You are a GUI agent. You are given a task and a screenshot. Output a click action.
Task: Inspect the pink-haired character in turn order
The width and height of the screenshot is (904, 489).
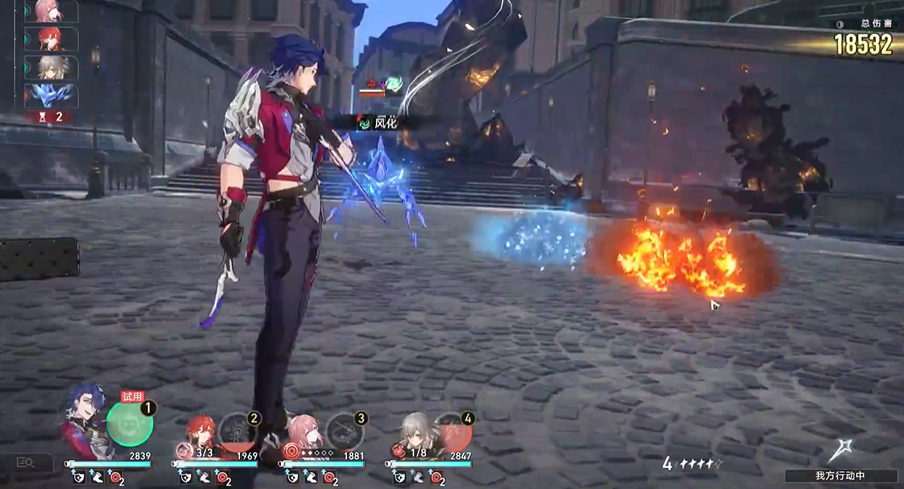tap(50, 11)
